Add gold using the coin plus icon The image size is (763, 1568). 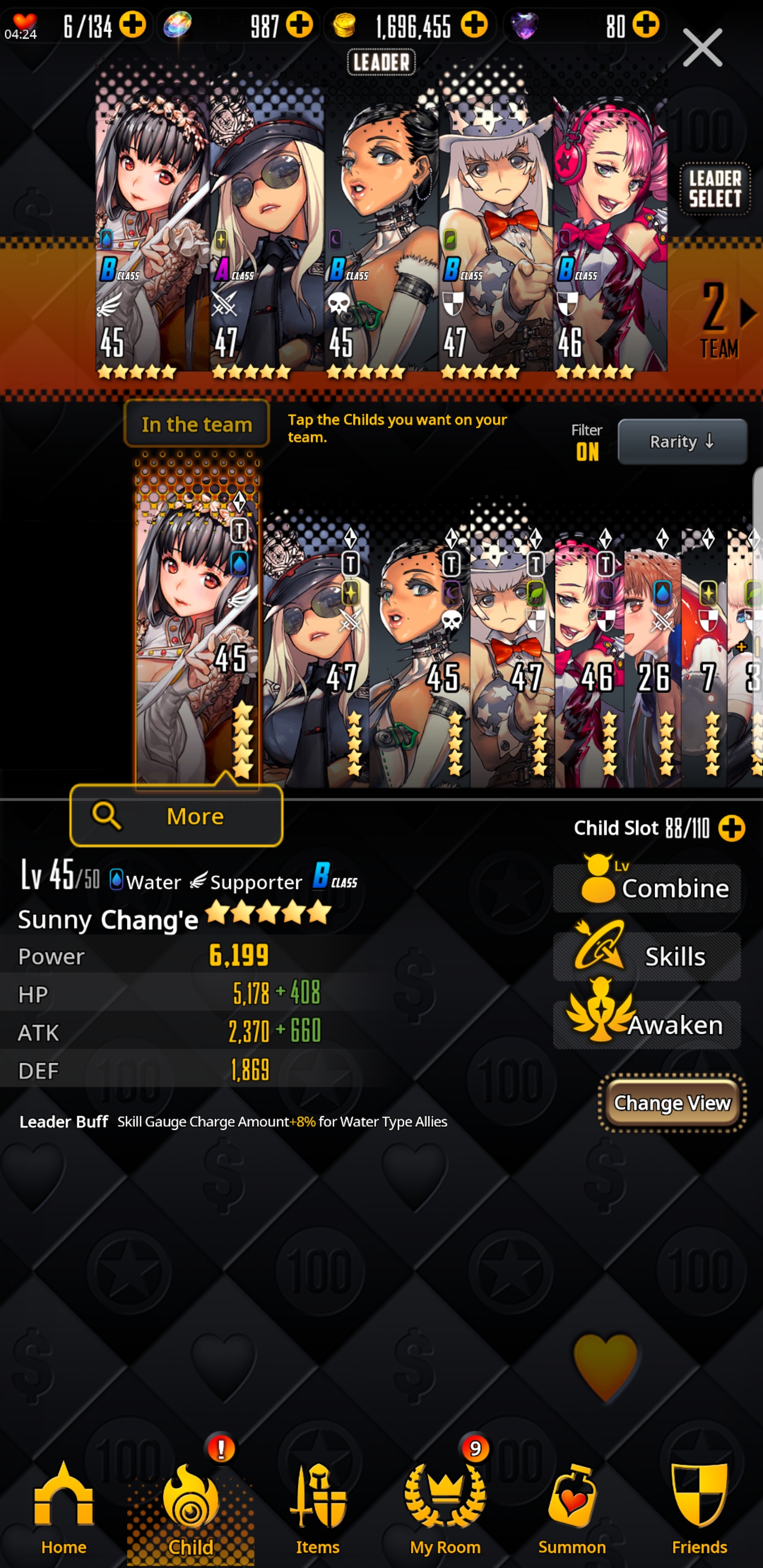(474, 25)
